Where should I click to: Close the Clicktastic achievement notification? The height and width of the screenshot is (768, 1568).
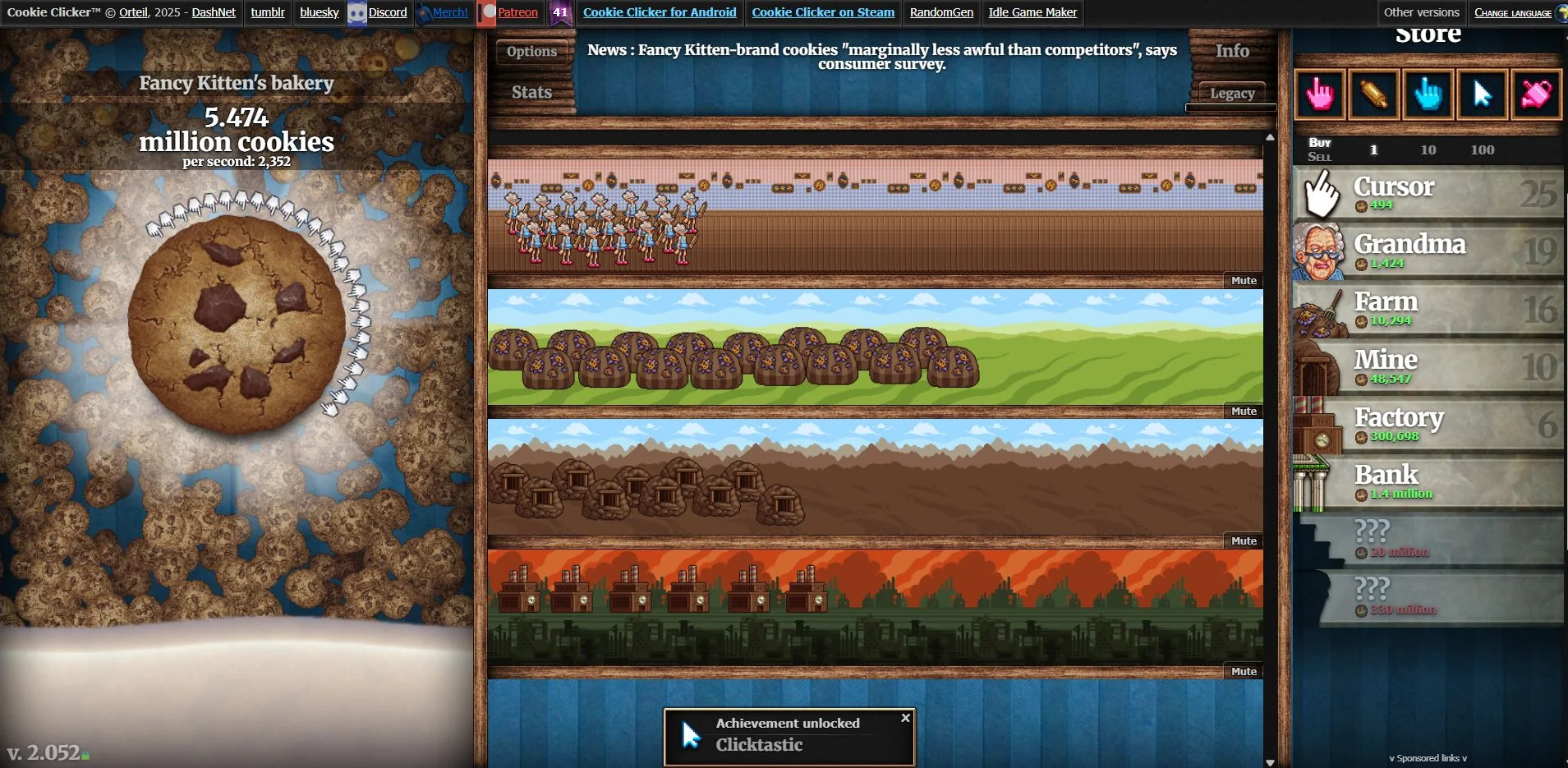[904, 717]
